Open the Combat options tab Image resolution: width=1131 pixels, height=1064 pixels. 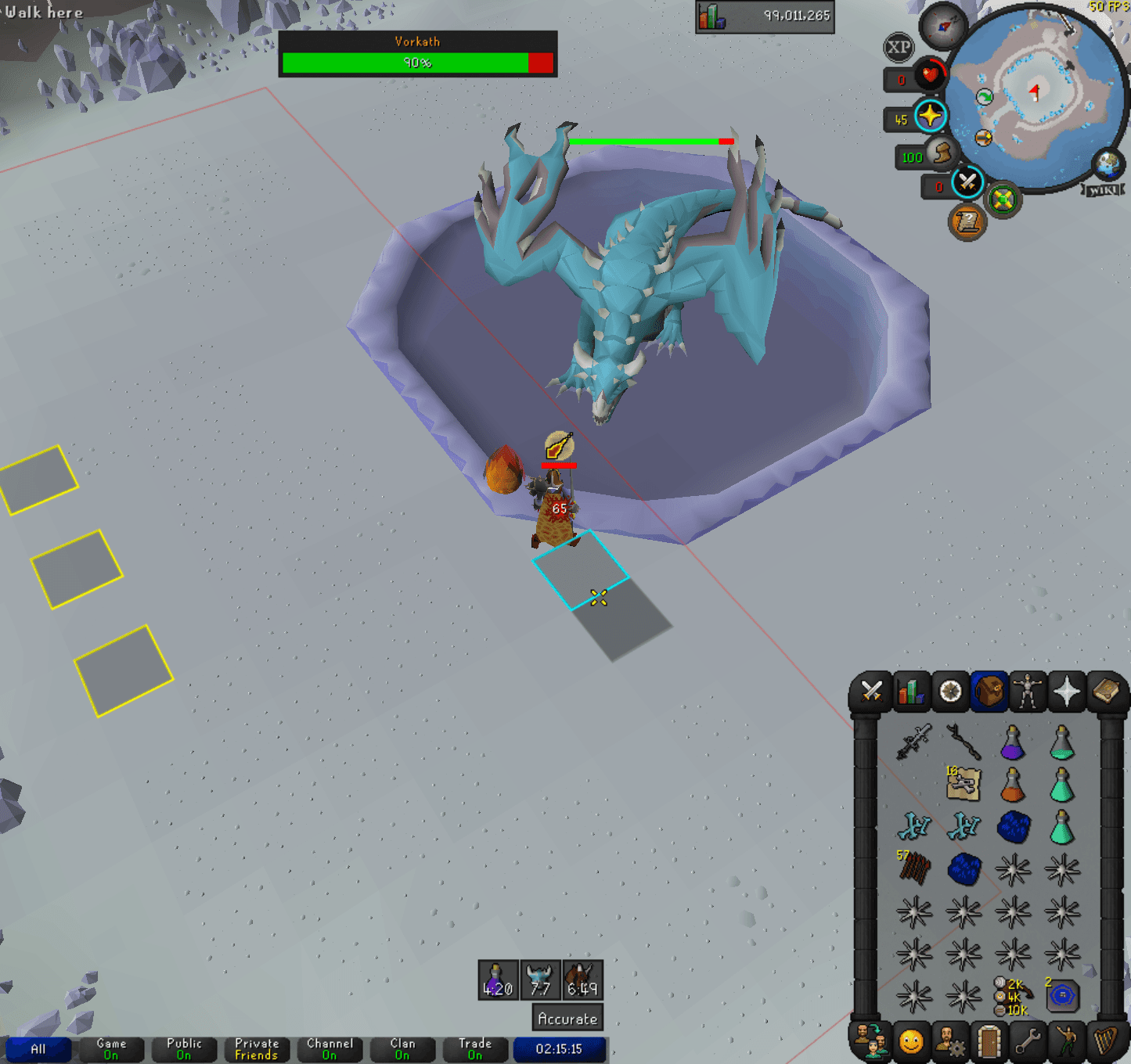[871, 692]
